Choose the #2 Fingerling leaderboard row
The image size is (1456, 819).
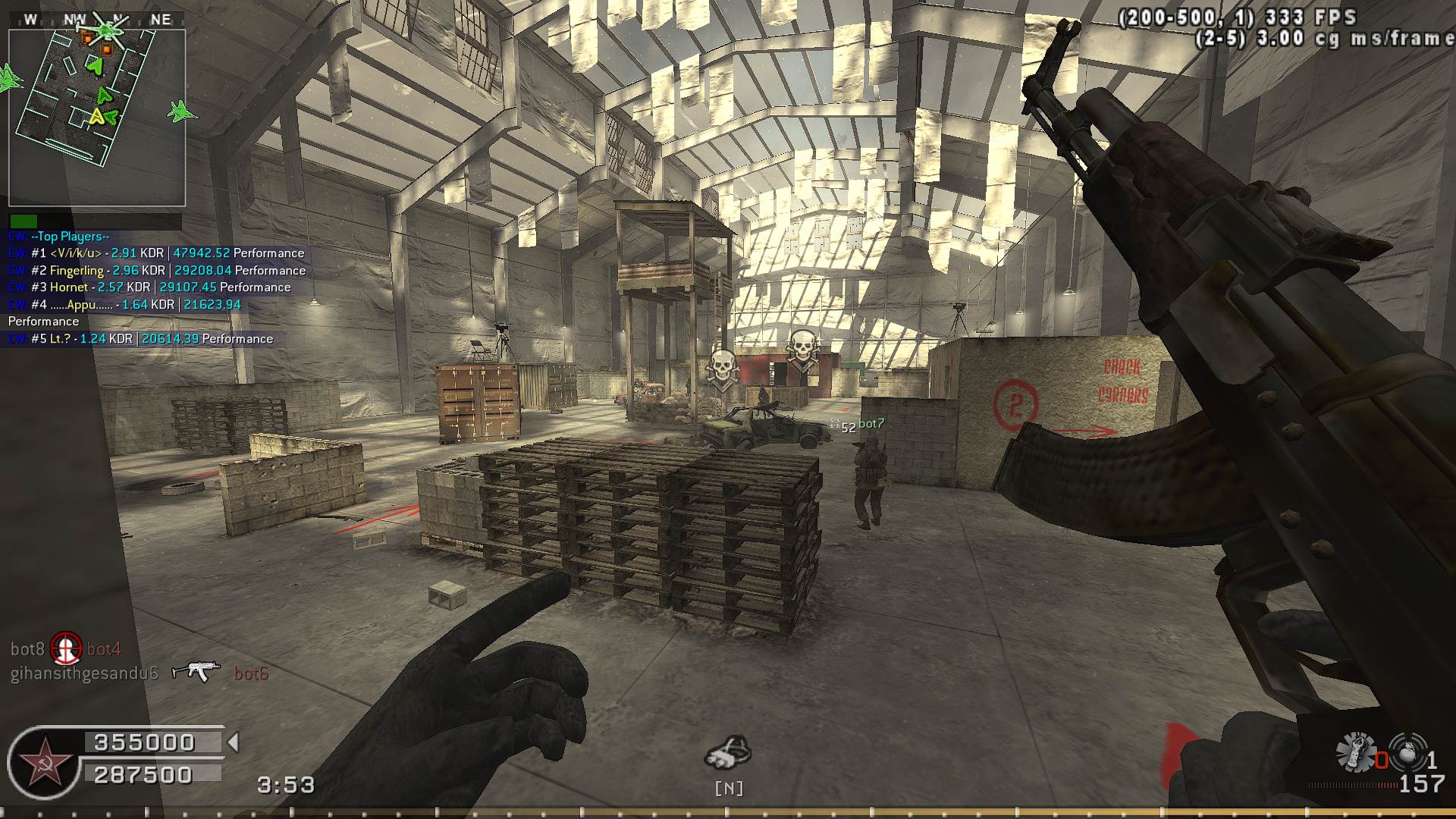(157, 271)
